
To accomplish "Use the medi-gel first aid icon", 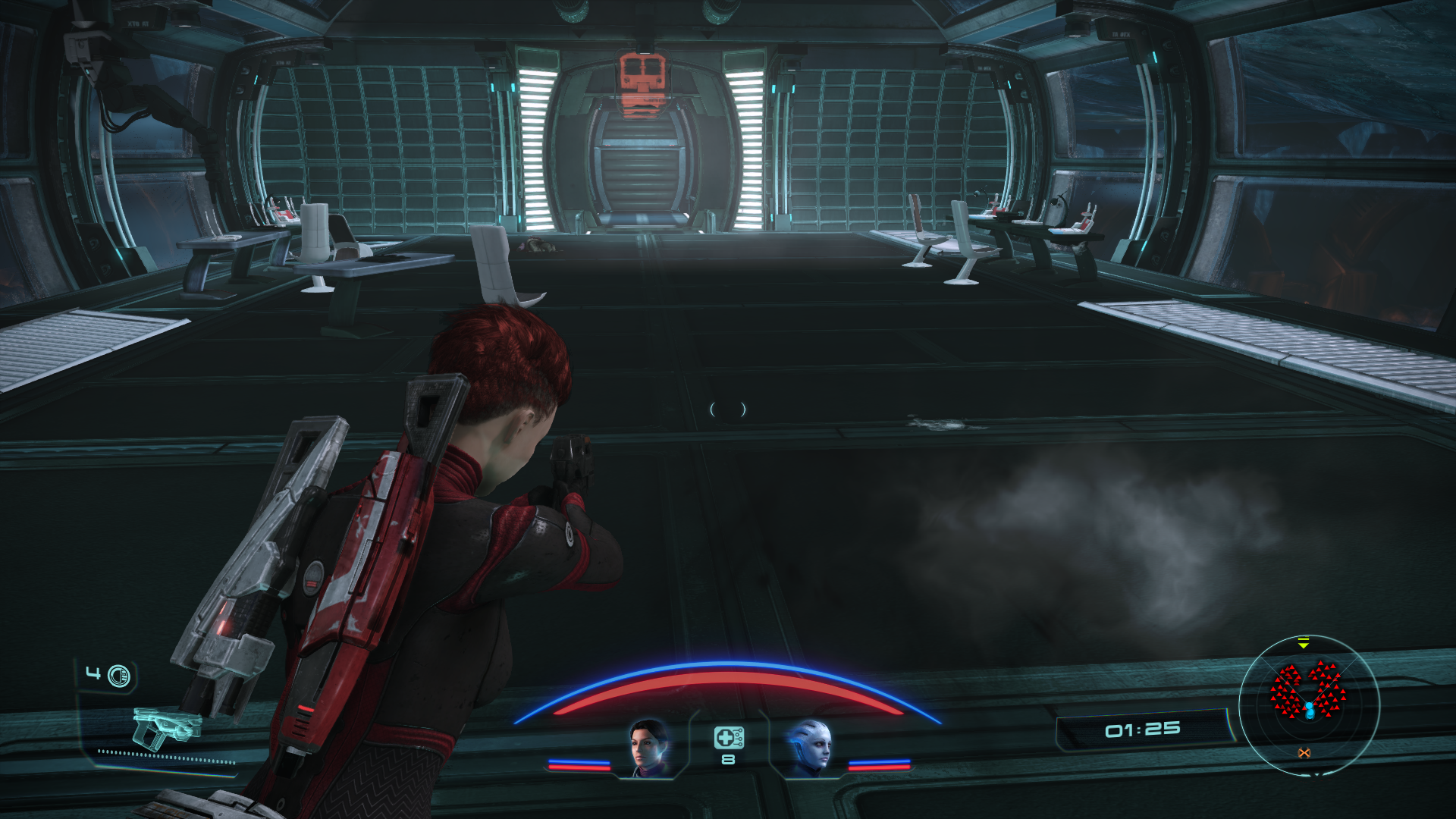I will pos(728,738).
